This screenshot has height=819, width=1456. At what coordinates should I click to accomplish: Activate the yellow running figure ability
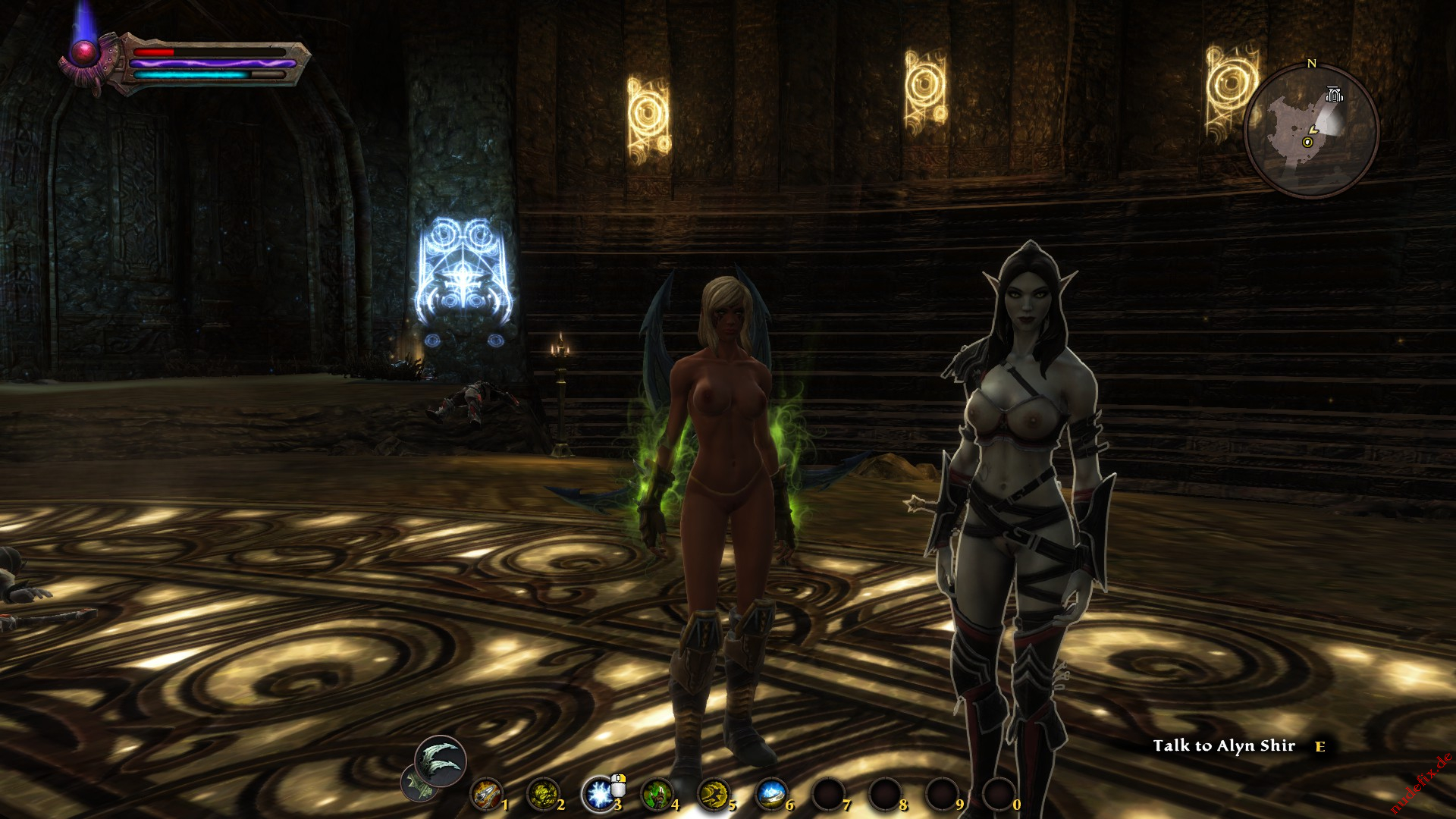[x=713, y=795]
